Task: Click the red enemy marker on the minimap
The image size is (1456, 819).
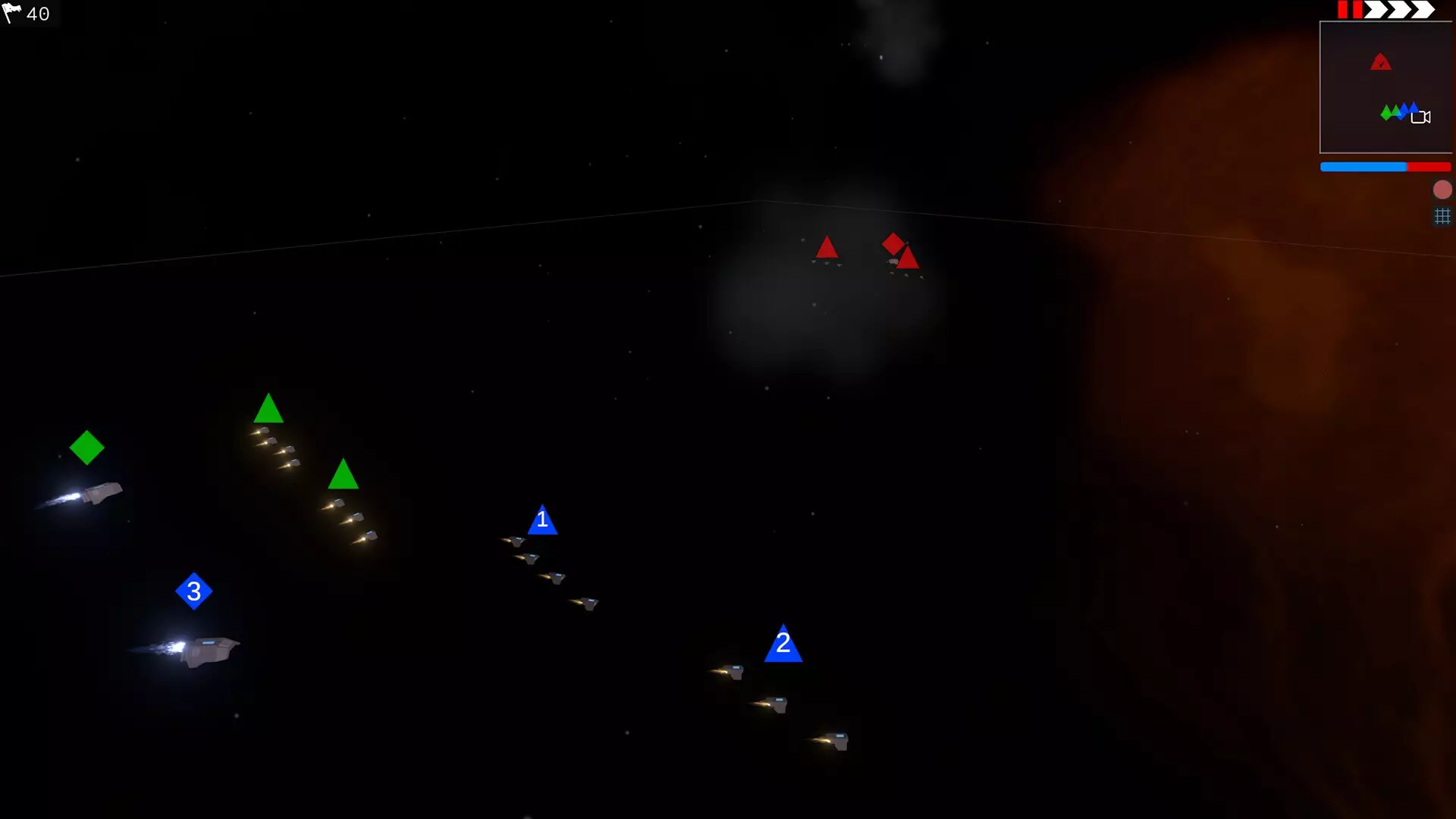Action: [x=1382, y=62]
